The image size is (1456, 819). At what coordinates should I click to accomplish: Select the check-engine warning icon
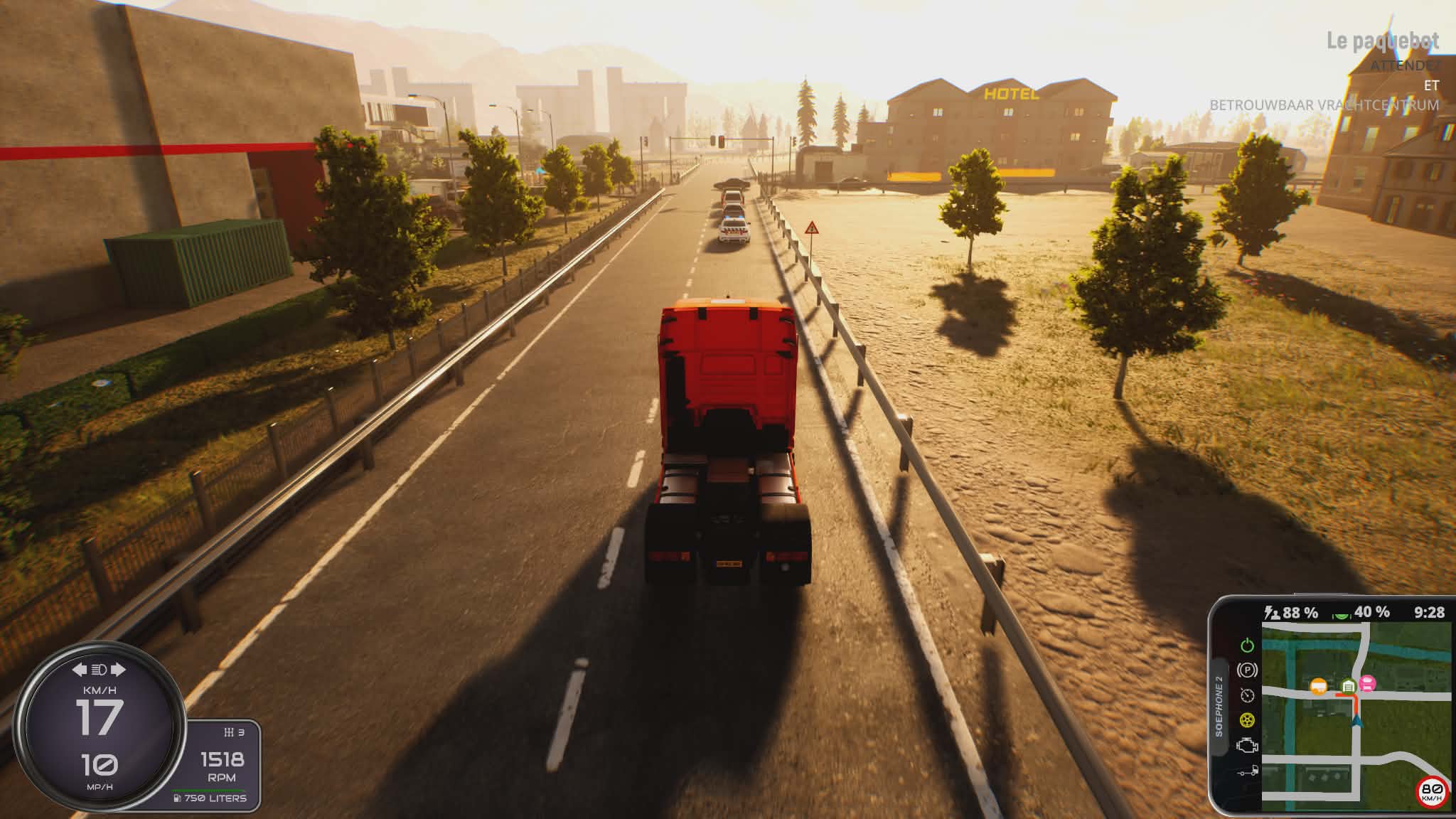tap(1247, 745)
